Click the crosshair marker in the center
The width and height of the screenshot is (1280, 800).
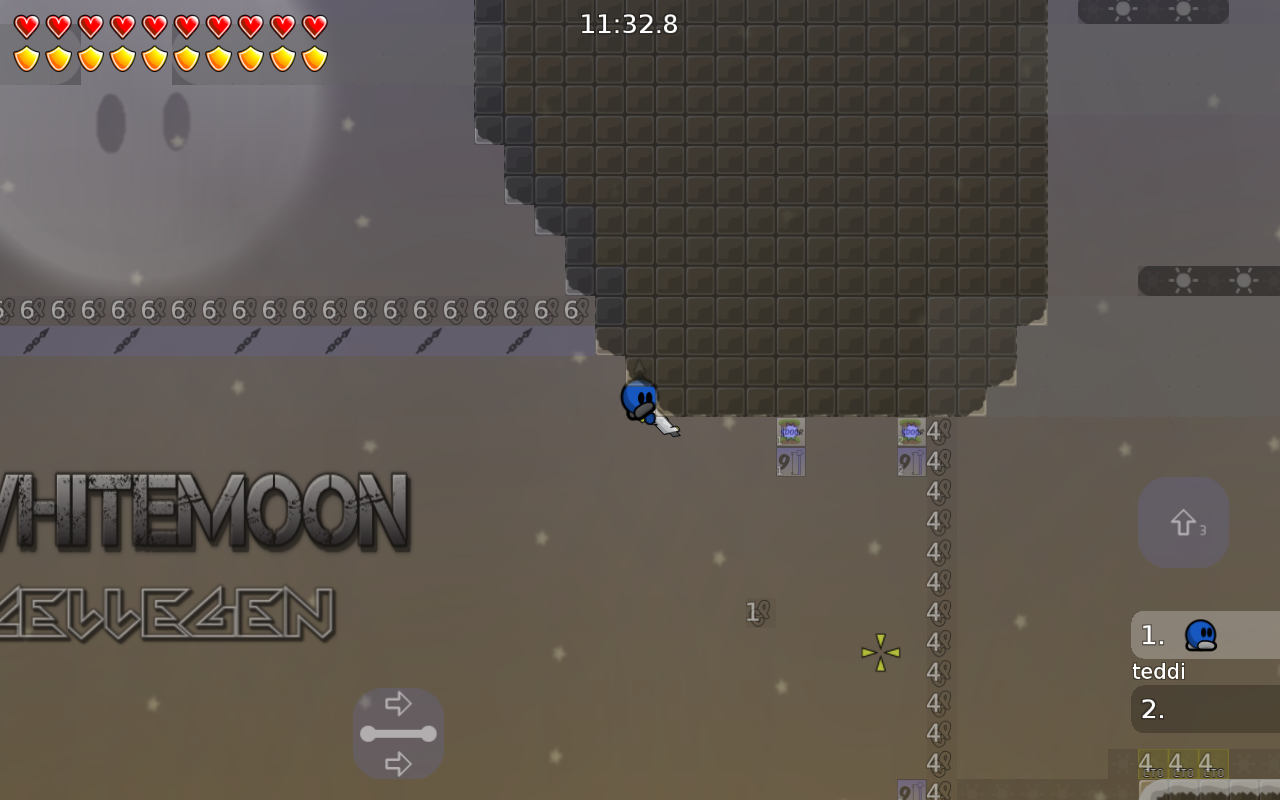click(x=880, y=652)
